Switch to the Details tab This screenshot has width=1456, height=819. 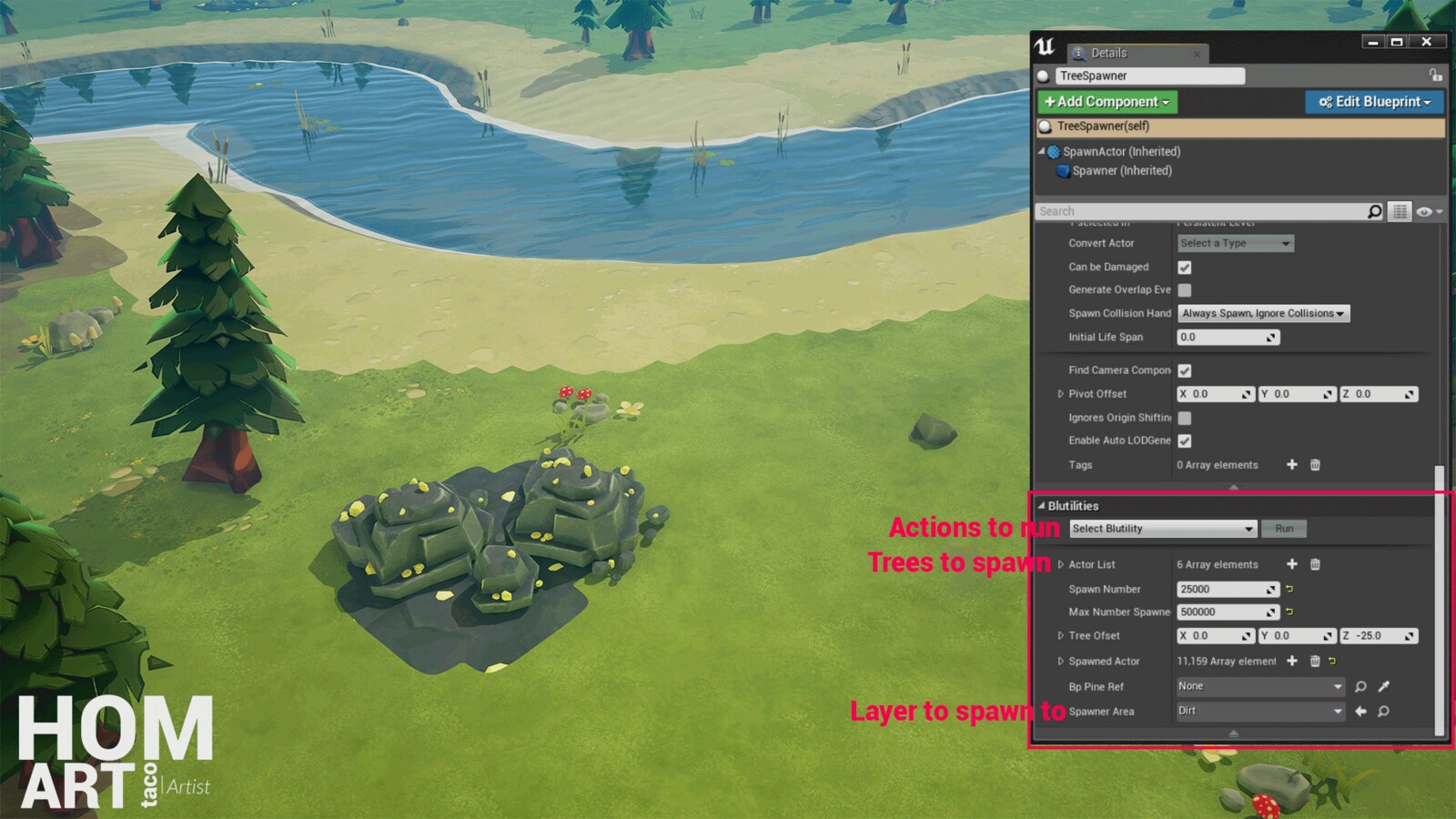[x=1108, y=53]
